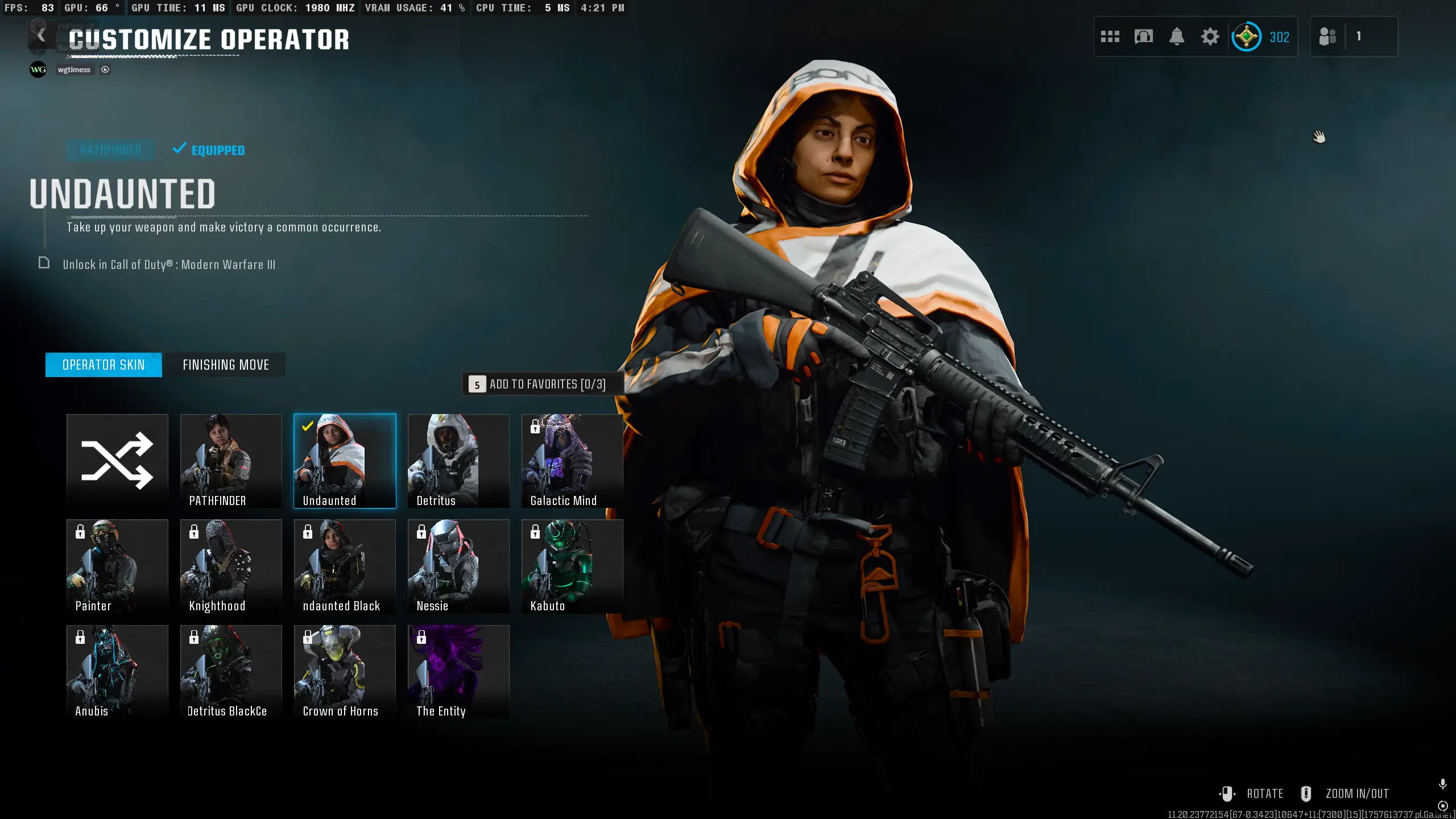Open the grid menu icon

tap(1110, 37)
